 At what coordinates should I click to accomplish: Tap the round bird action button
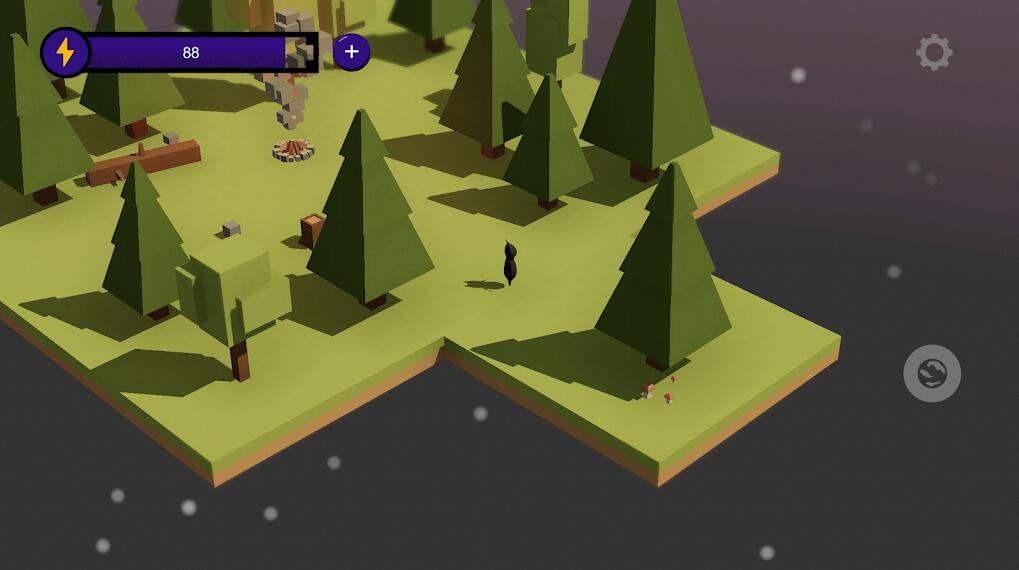tap(932, 374)
